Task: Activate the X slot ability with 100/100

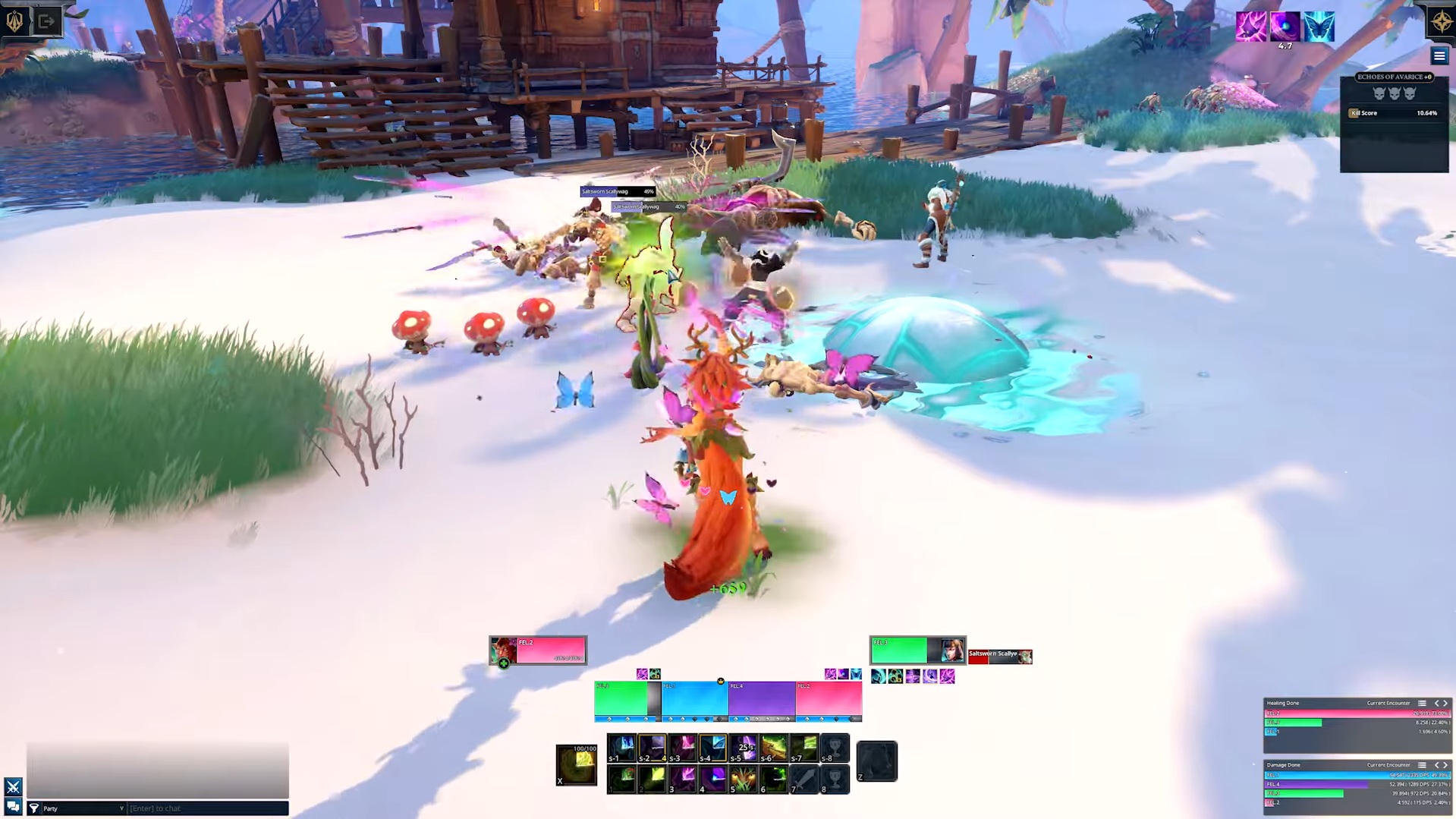Action: tap(577, 764)
